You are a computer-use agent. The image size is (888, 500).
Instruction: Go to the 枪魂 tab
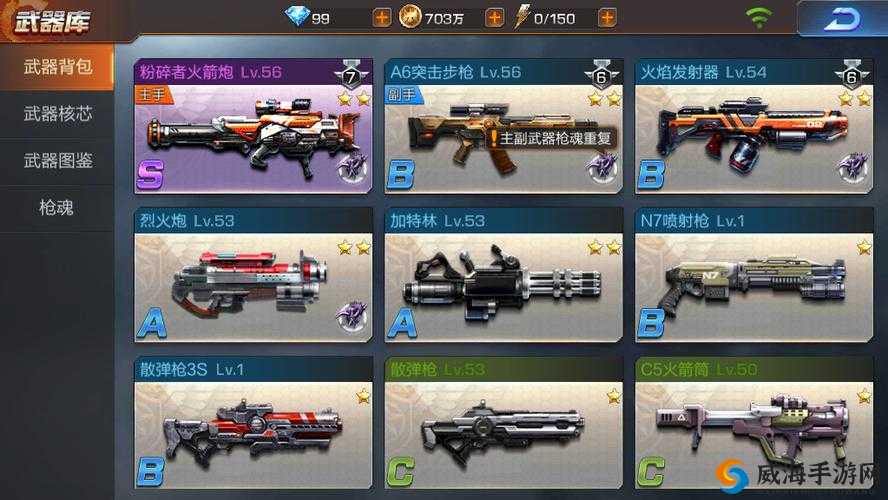click(x=57, y=208)
